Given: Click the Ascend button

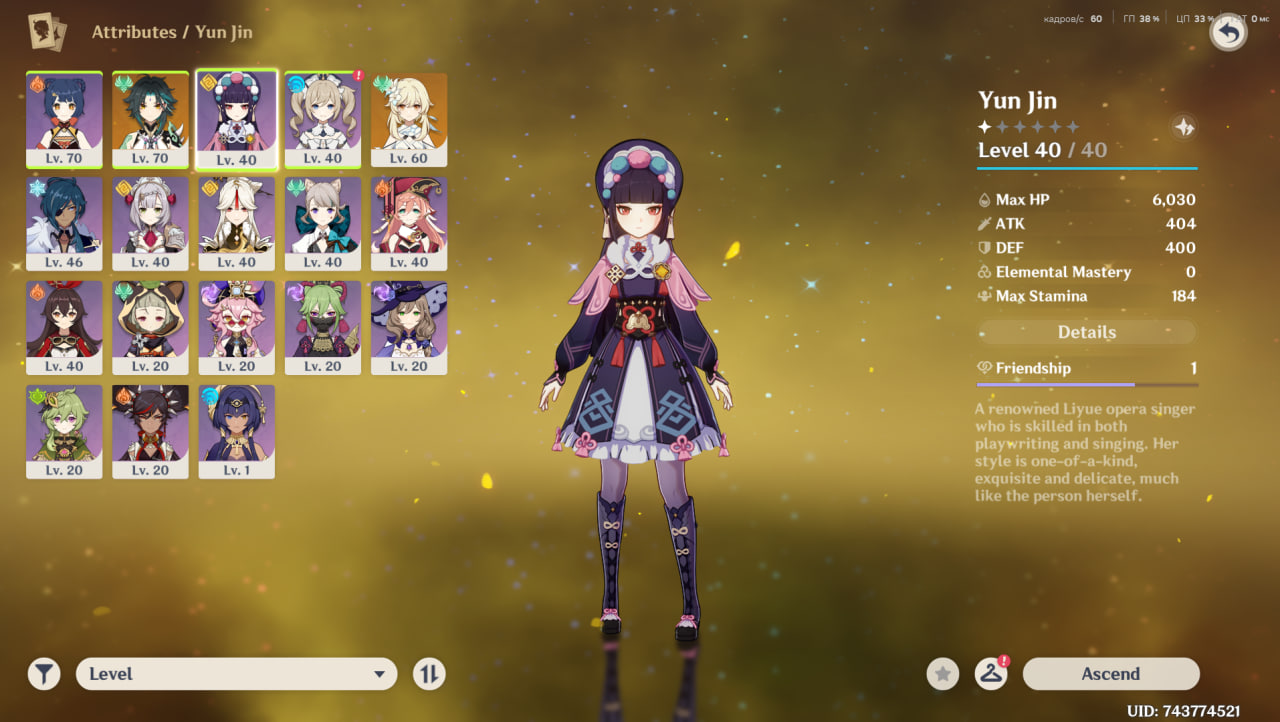Looking at the screenshot, I should 1110,674.
